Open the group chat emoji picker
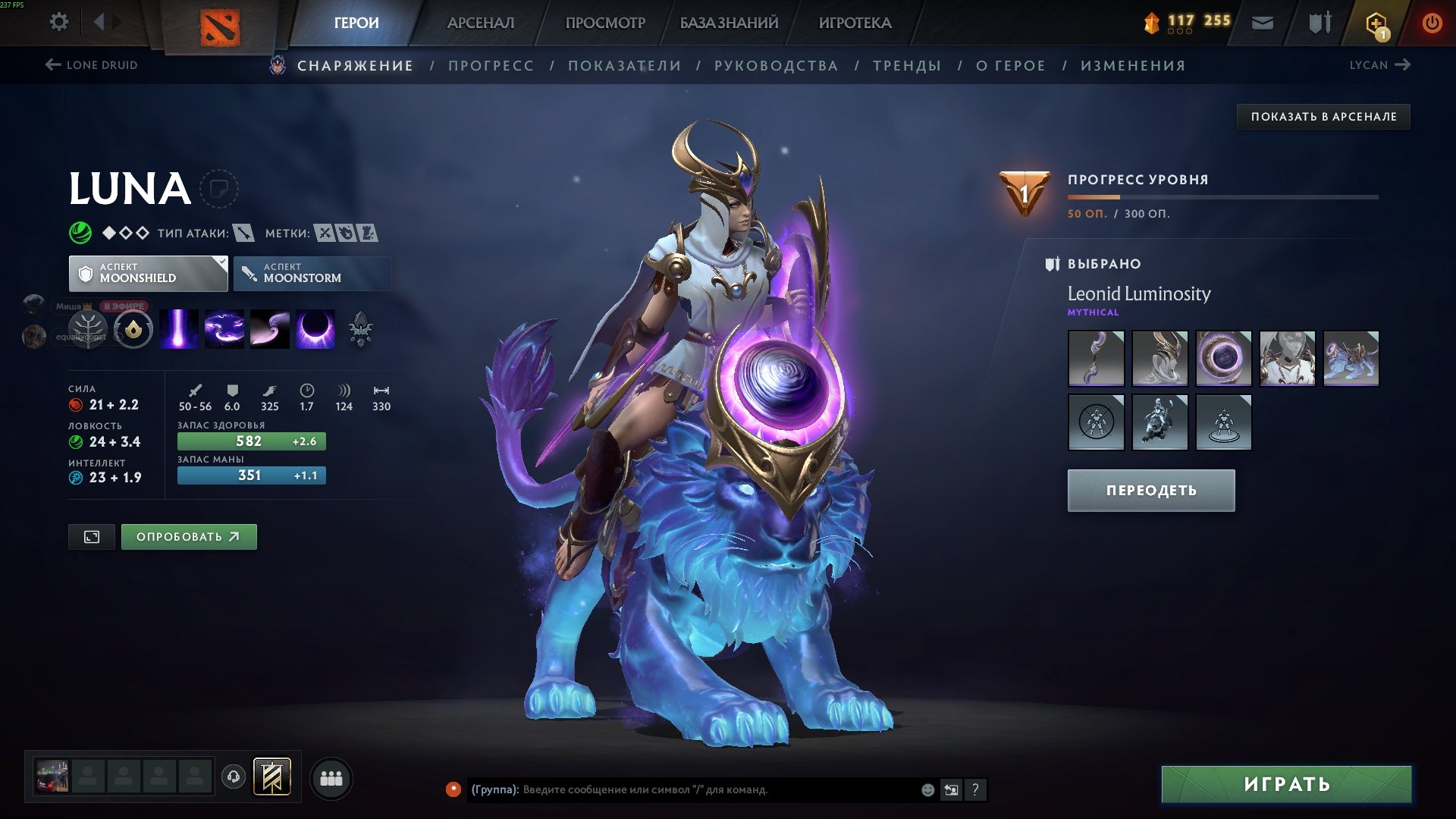This screenshot has height=819, width=1456. click(x=927, y=789)
